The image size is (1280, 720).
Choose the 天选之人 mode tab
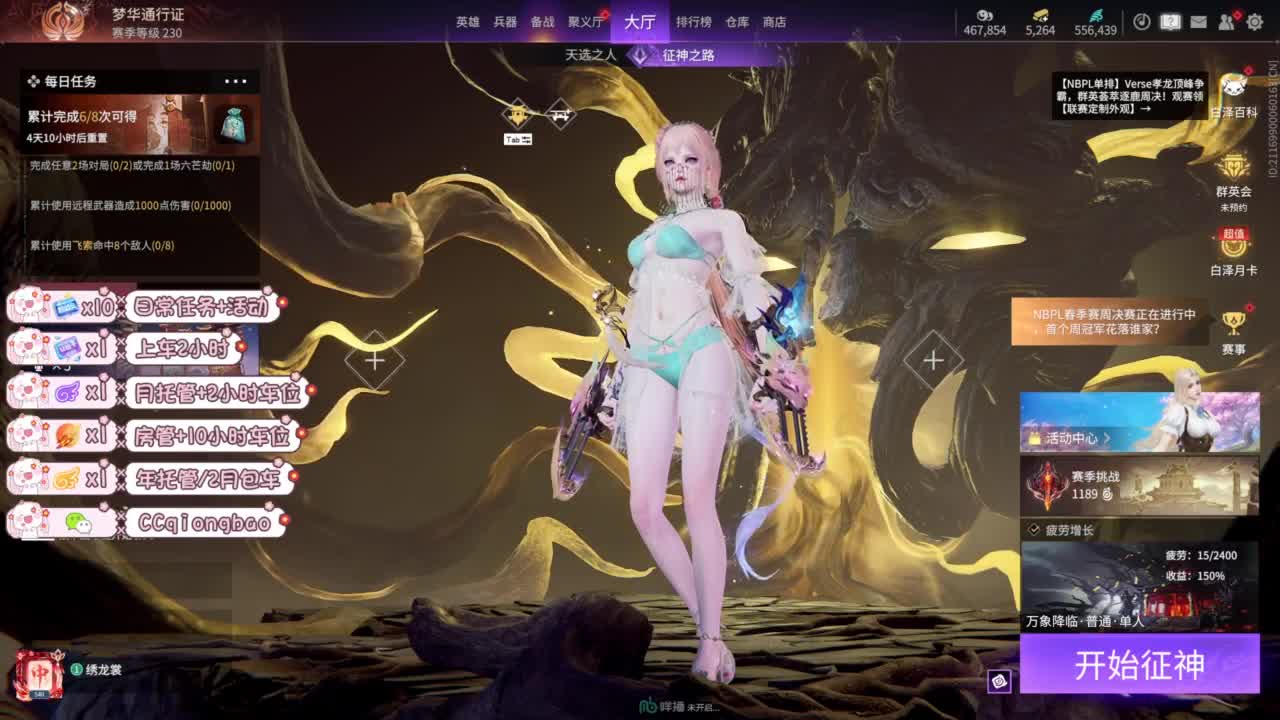[590, 55]
